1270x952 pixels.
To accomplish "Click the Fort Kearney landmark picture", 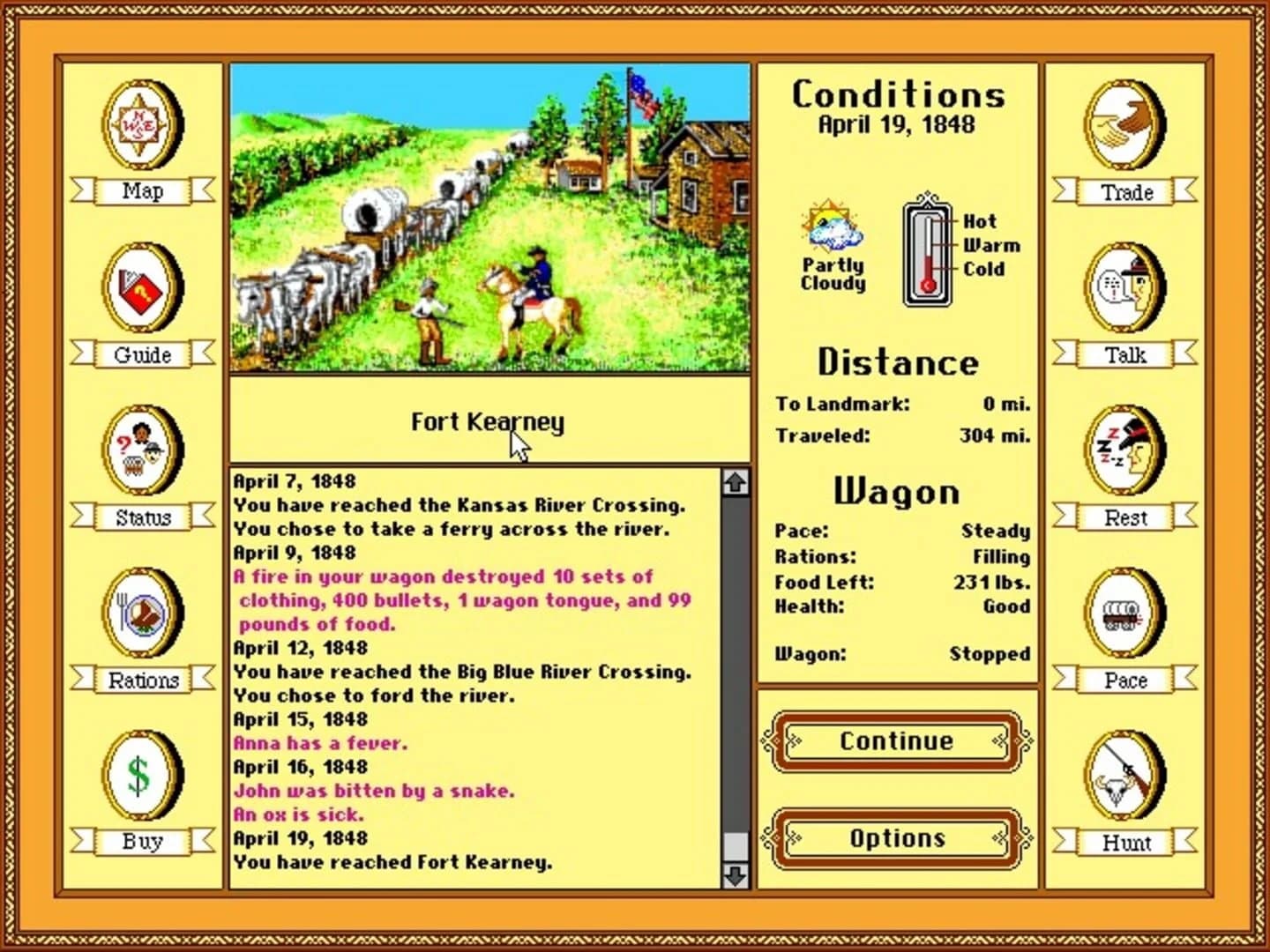I will 488,220.
